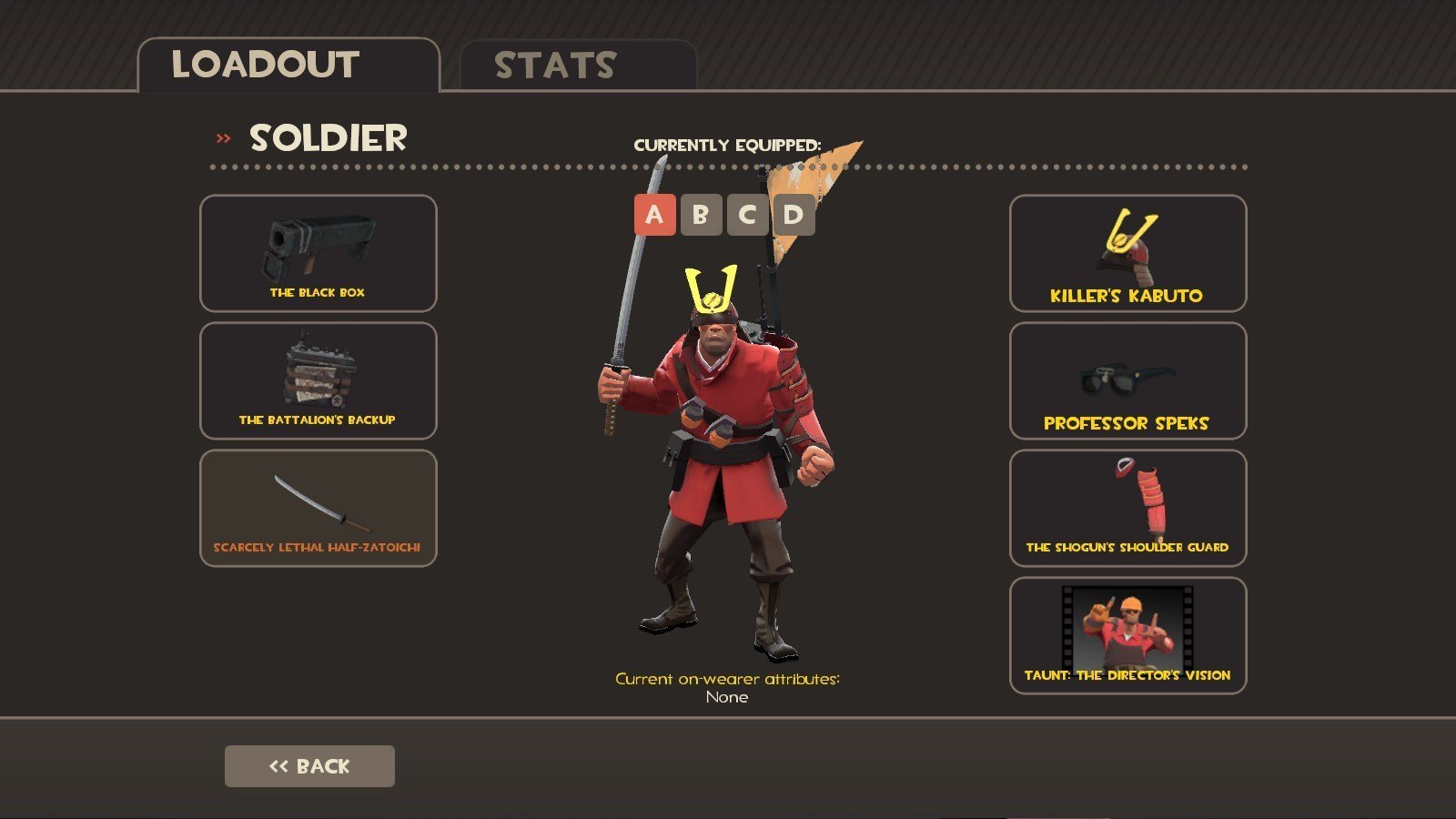Open the Killer's Kabuto hat slot

click(1127, 253)
